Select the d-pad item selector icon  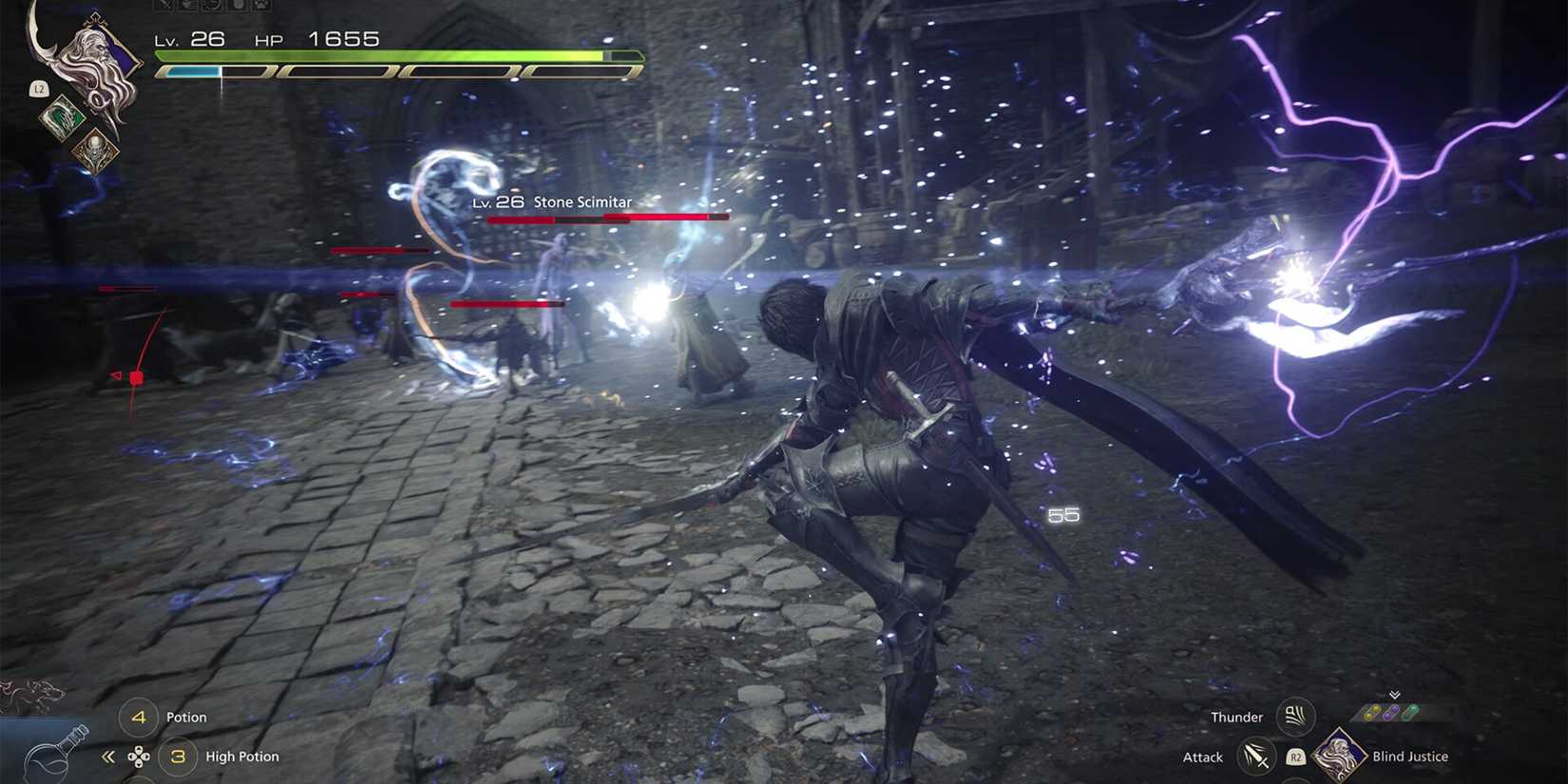(x=139, y=758)
